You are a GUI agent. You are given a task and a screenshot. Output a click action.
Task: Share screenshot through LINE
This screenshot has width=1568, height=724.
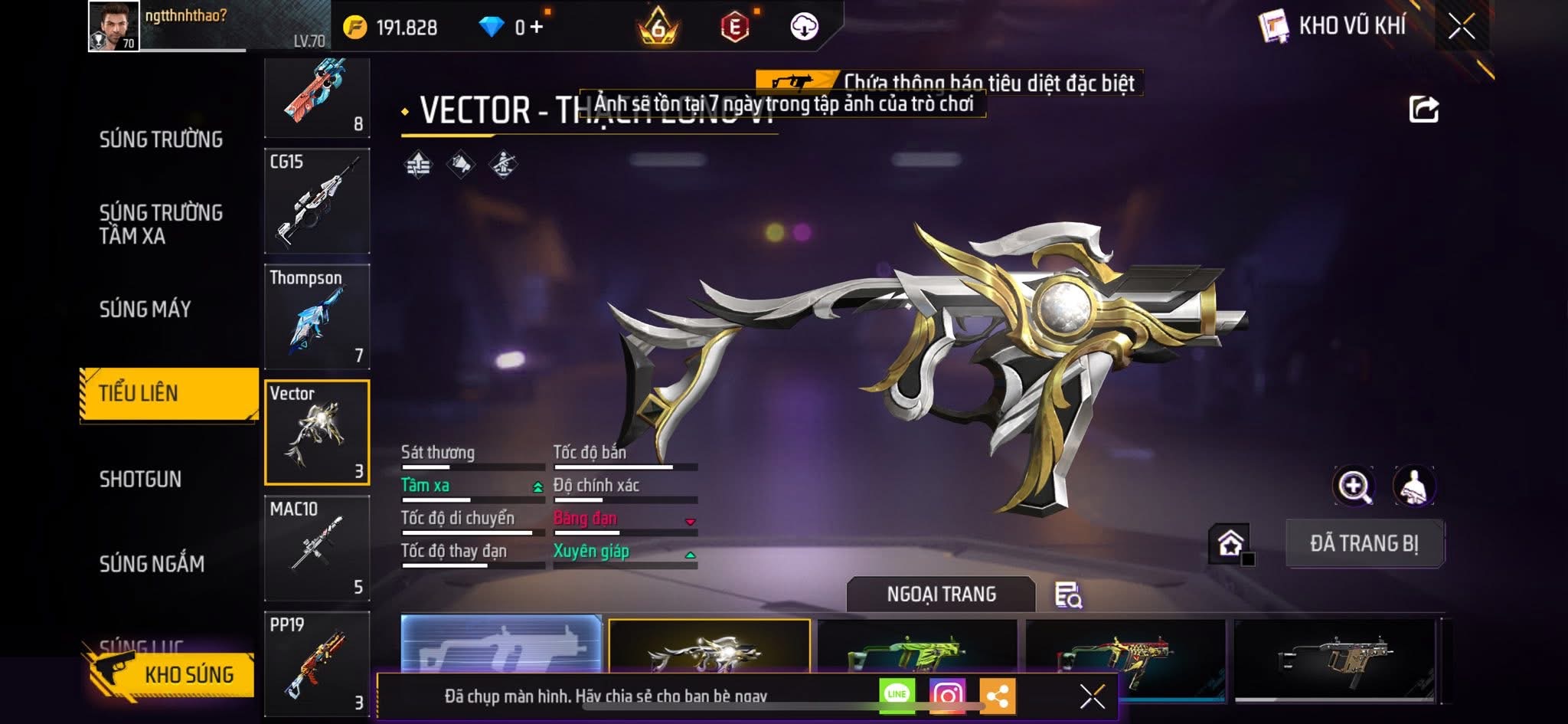coord(897,695)
